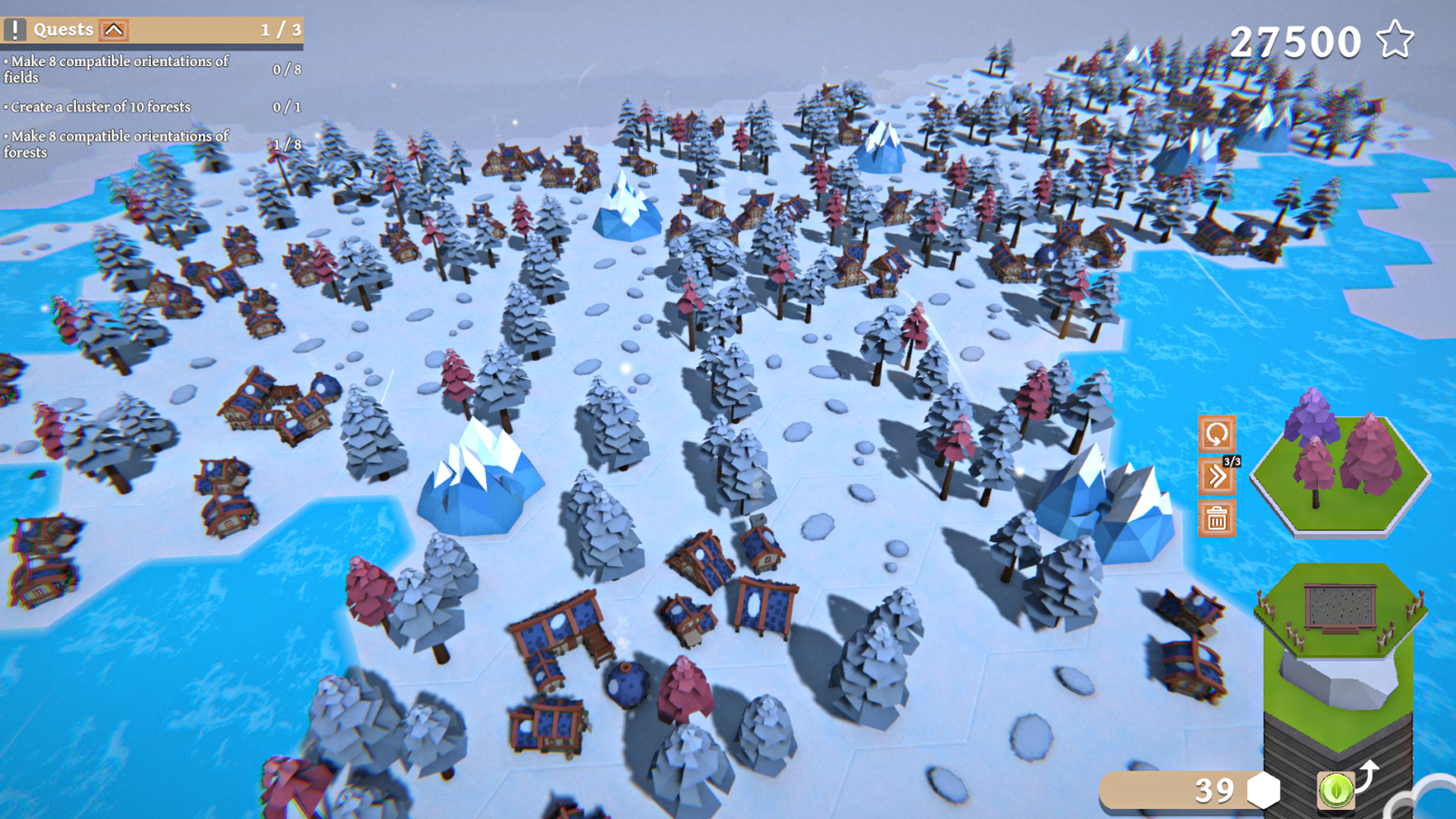The image size is (1456, 819).
Task: Click the score star icon
Action: [x=1395, y=40]
